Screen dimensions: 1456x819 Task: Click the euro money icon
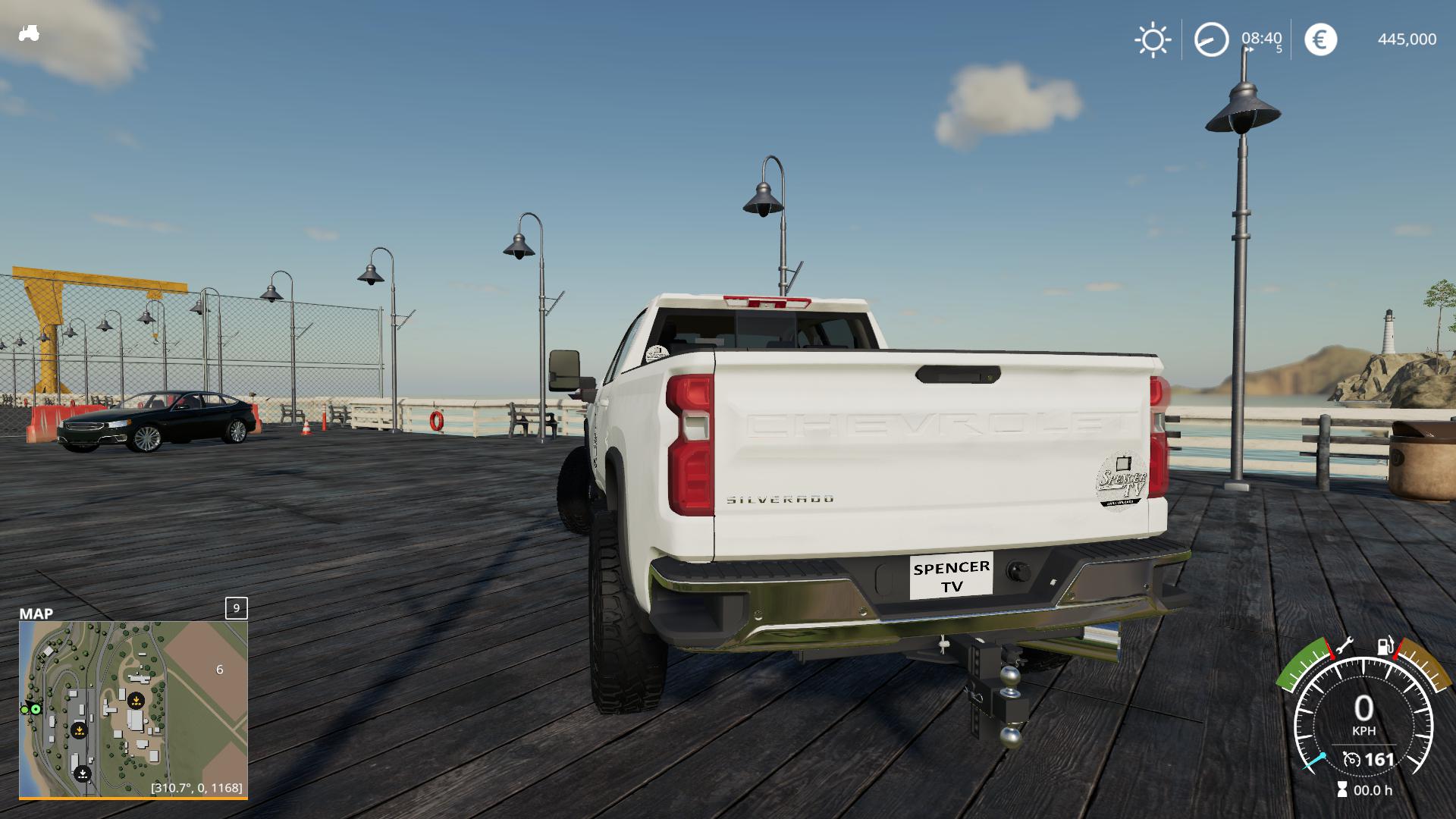(1320, 39)
